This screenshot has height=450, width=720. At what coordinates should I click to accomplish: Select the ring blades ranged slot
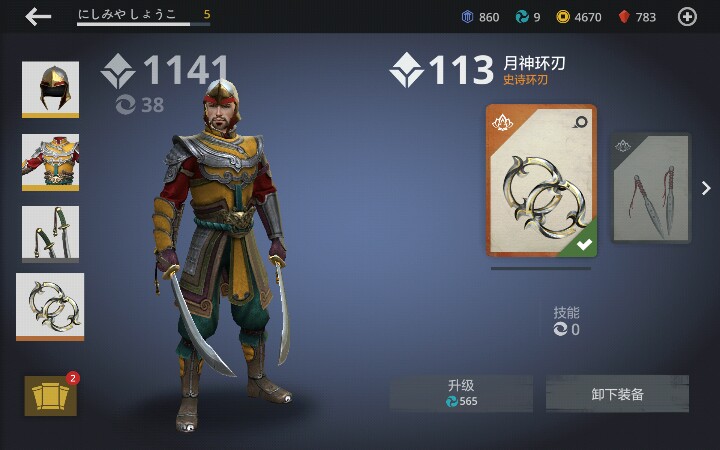coord(50,306)
